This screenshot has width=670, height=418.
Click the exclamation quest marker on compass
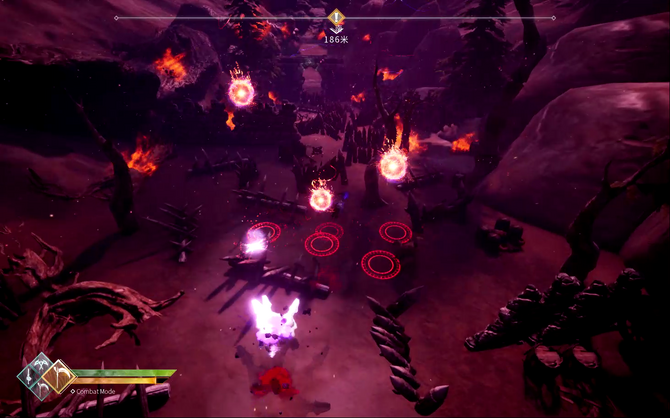pyautogui.click(x=336, y=17)
